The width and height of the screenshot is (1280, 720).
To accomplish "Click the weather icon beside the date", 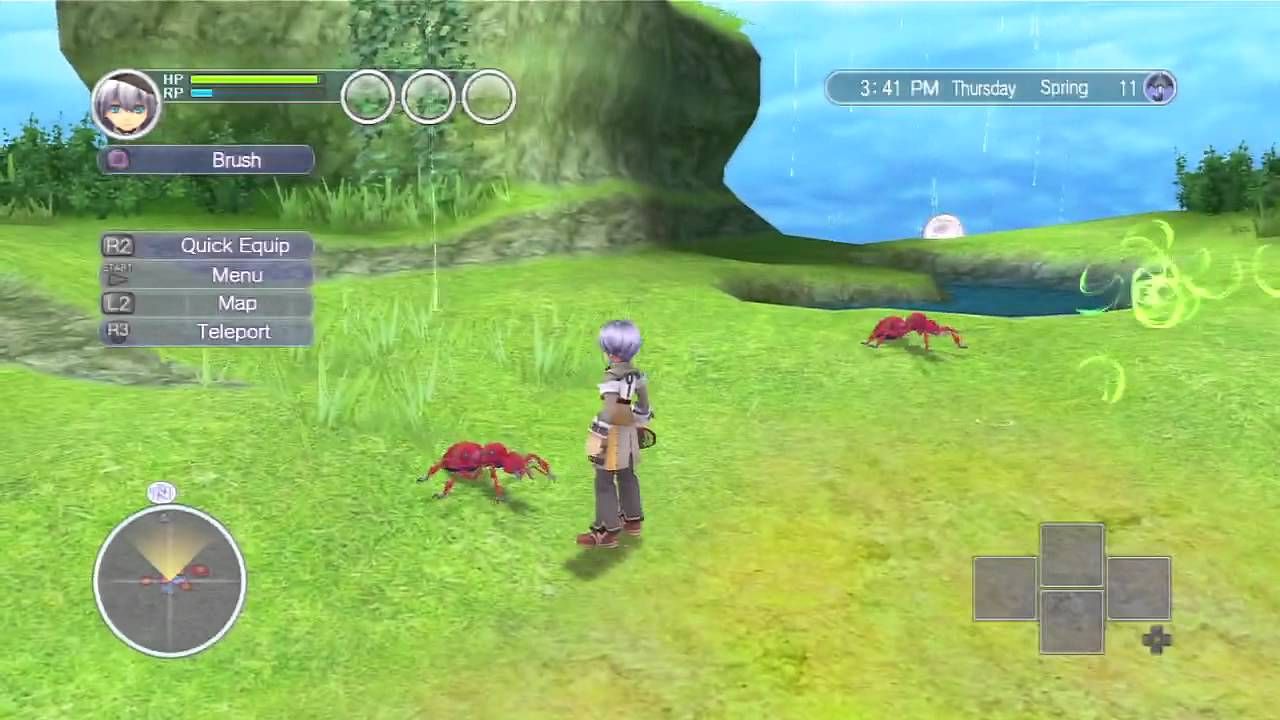I will tap(1159, 88).
